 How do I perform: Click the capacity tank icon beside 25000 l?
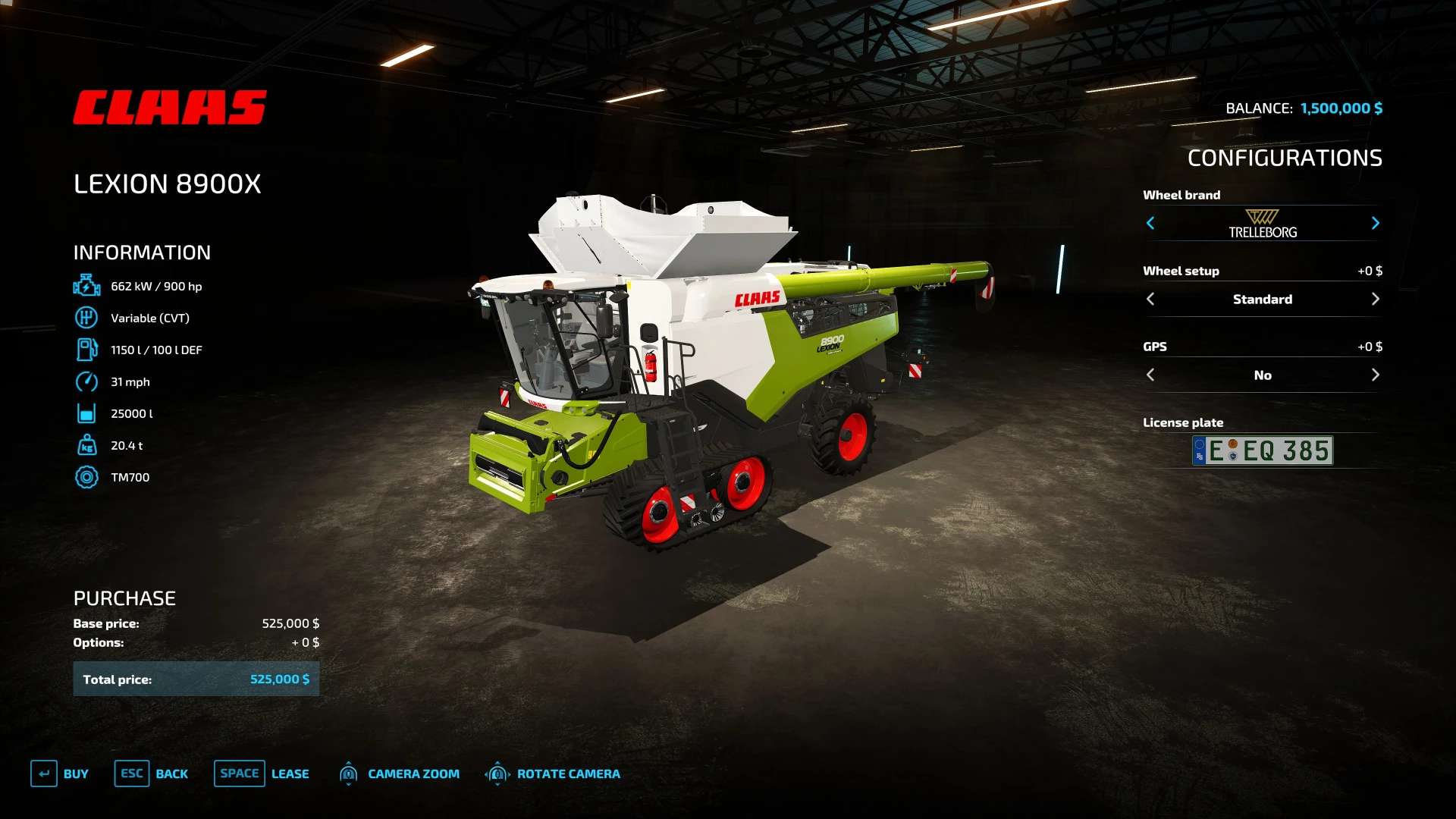[87, 413]
